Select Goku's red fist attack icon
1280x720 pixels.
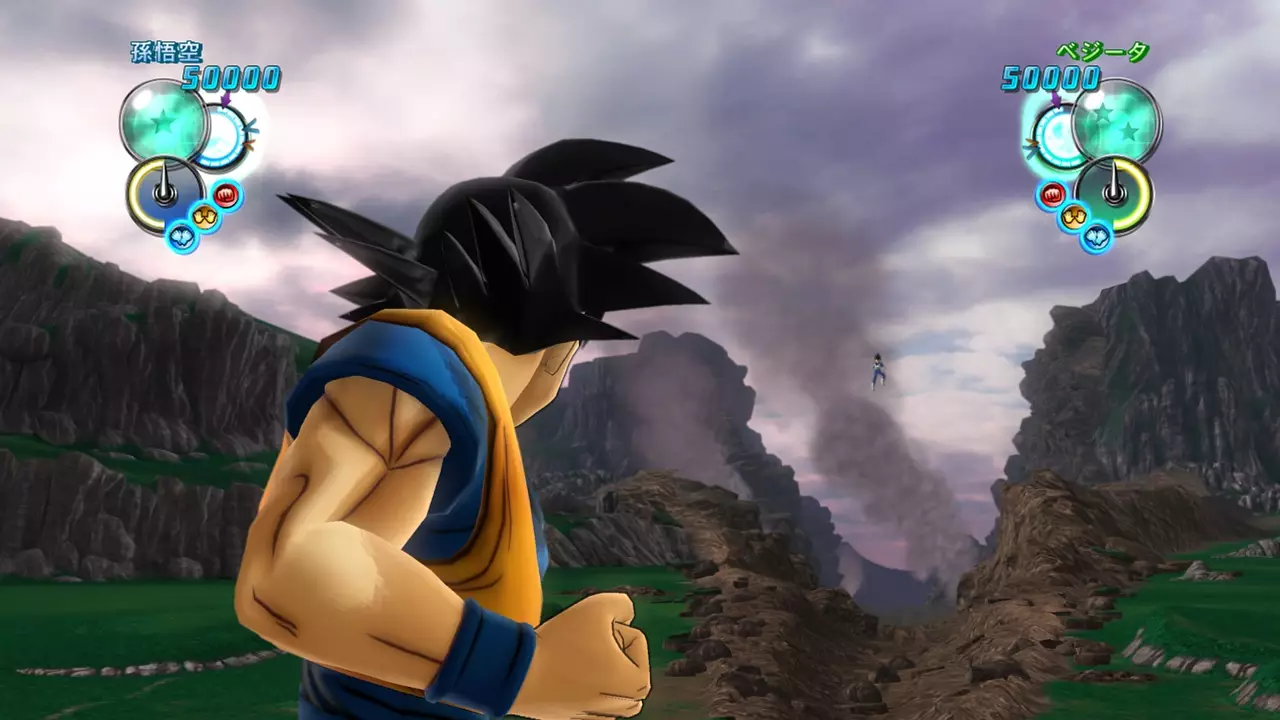tap(225, 196)
